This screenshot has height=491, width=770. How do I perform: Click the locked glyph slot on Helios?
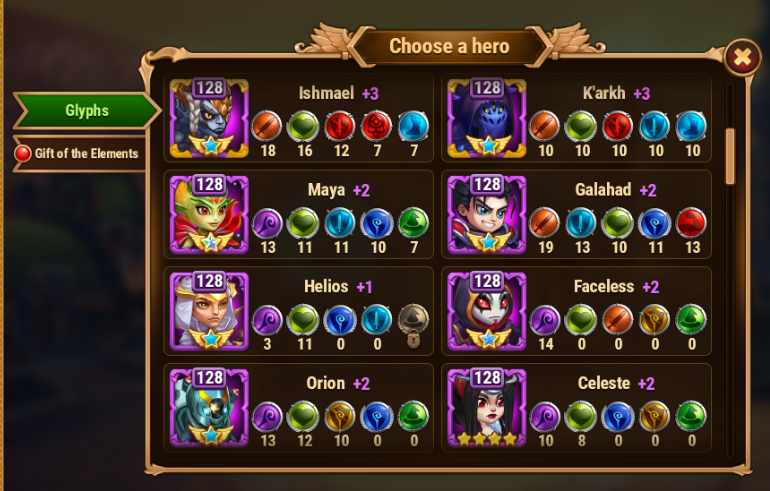(412, 321)
